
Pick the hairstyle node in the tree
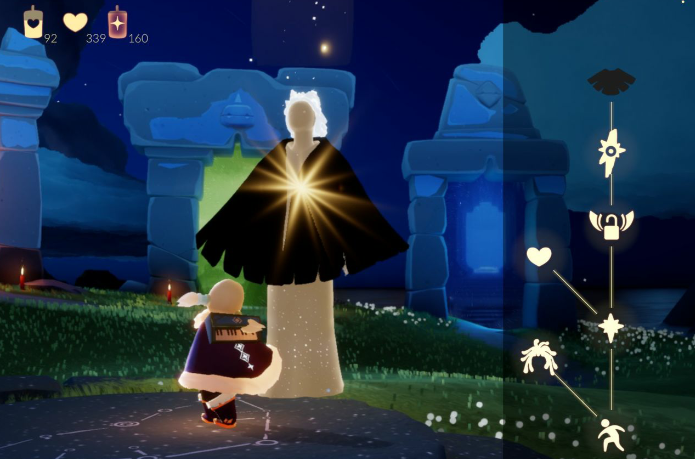pos(537,357)
